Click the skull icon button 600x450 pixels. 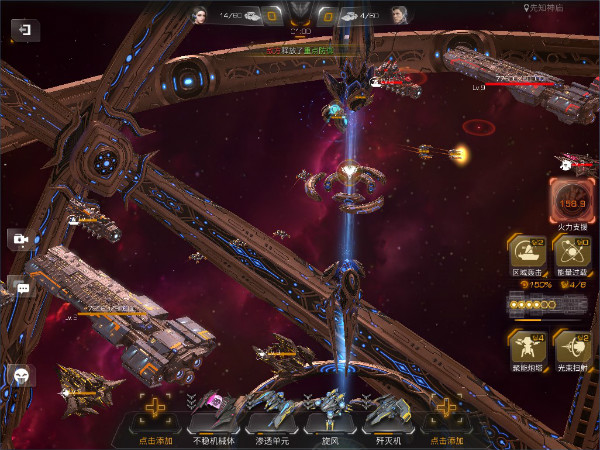point(21,376)
